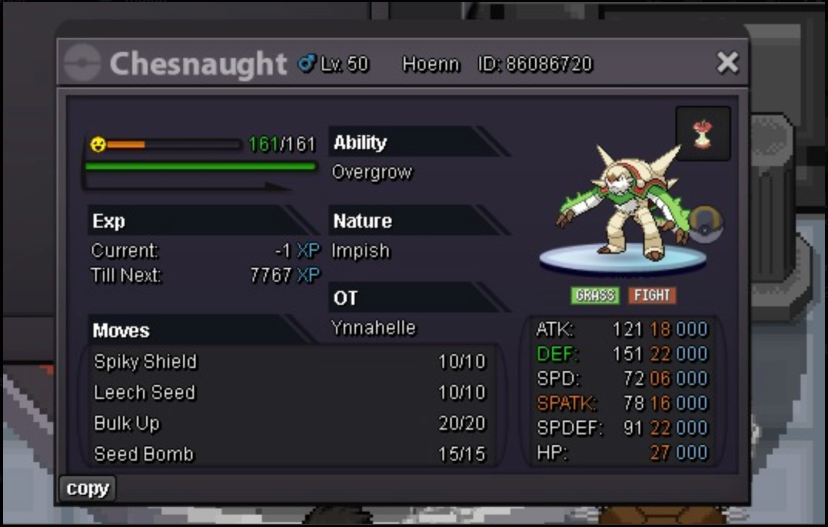Click the copy button
828x527 pixels.
coord(87,489)
